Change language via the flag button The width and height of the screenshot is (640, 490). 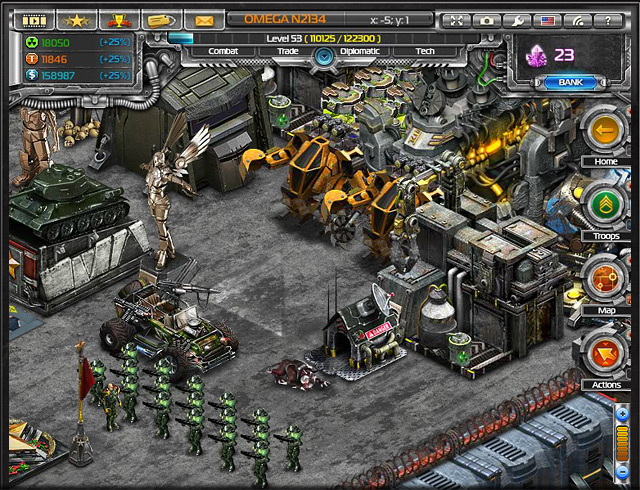[x=547, y=20]
